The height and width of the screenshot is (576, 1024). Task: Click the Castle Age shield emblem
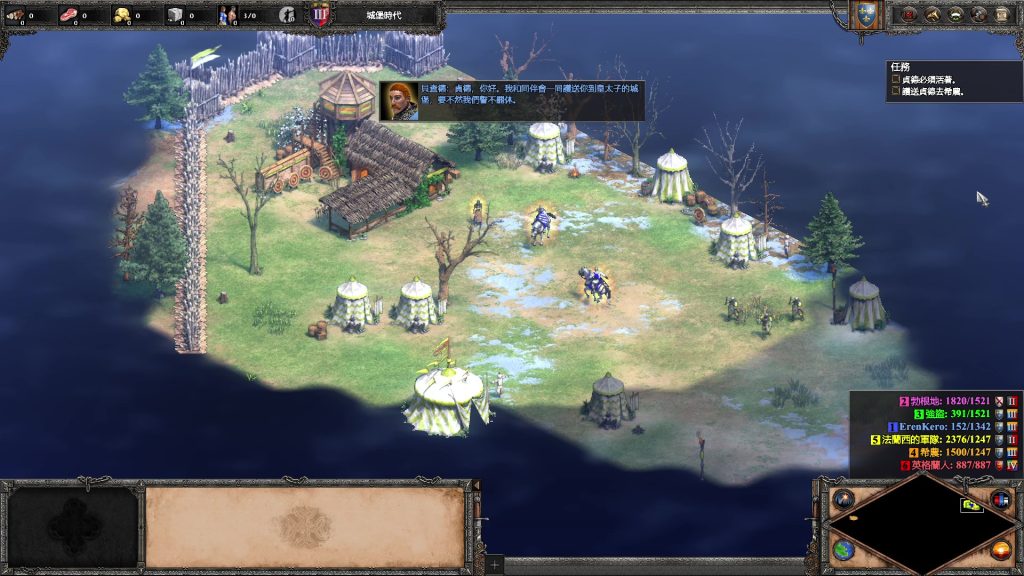point(321,15)
